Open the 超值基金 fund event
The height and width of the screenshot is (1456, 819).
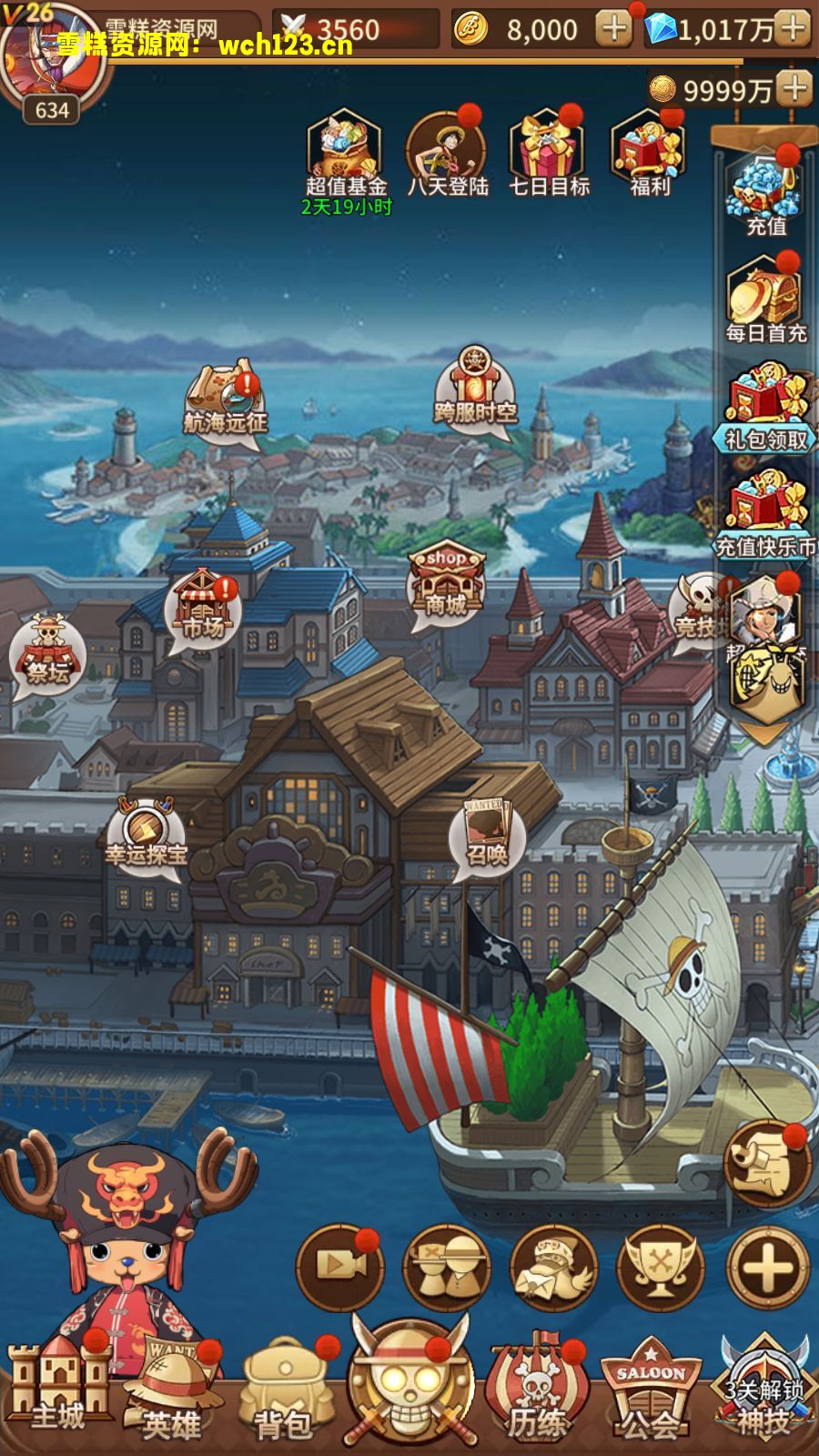346,155
